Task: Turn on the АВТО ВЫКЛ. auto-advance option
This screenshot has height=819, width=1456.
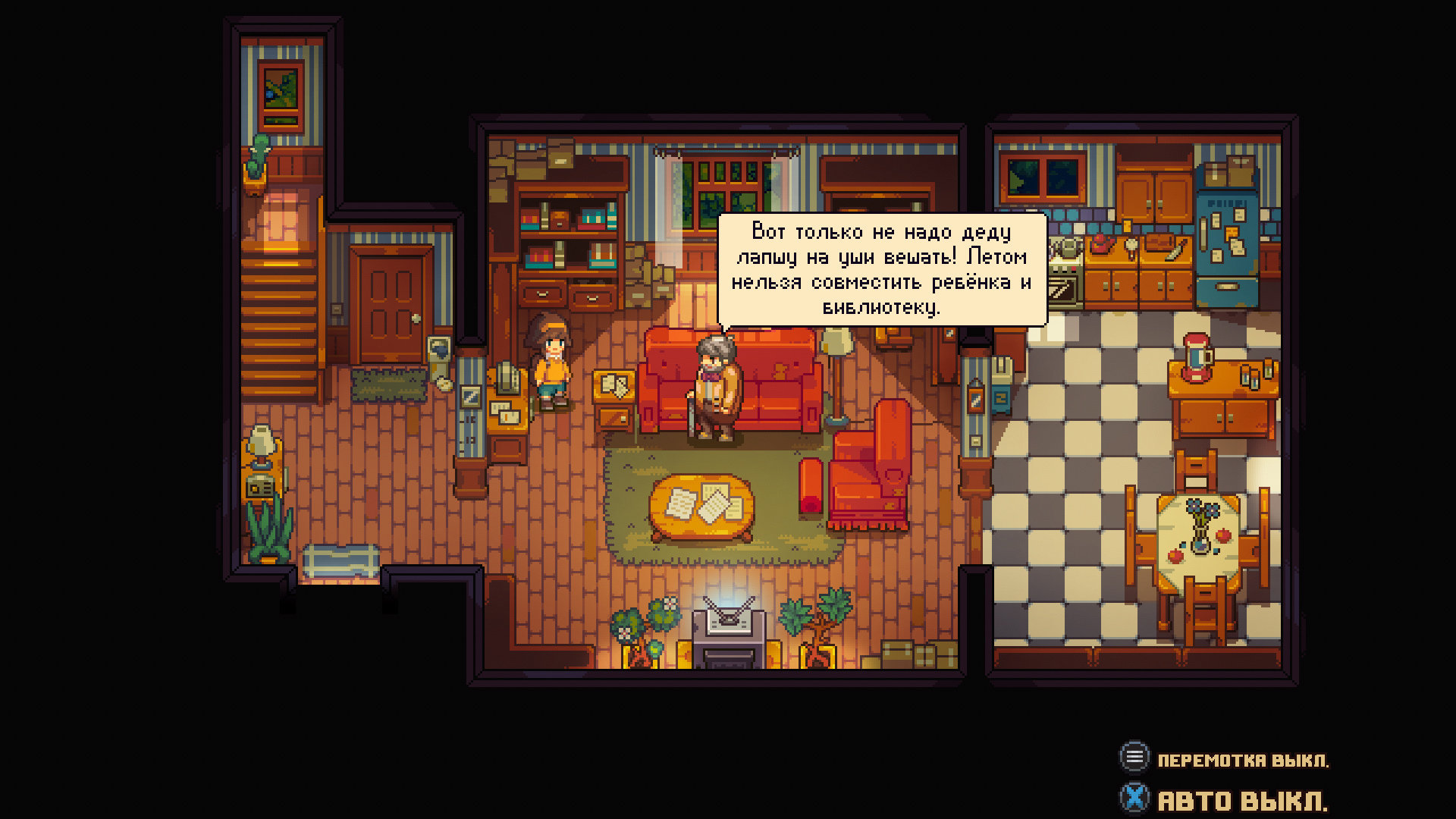Action: 1224,800
